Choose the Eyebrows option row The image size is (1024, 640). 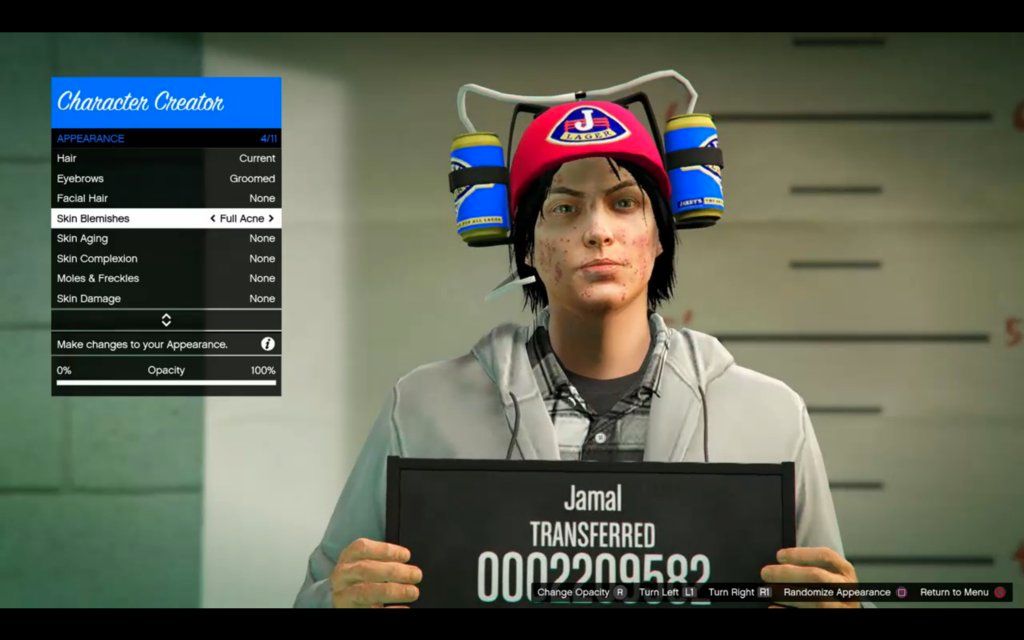166,178
